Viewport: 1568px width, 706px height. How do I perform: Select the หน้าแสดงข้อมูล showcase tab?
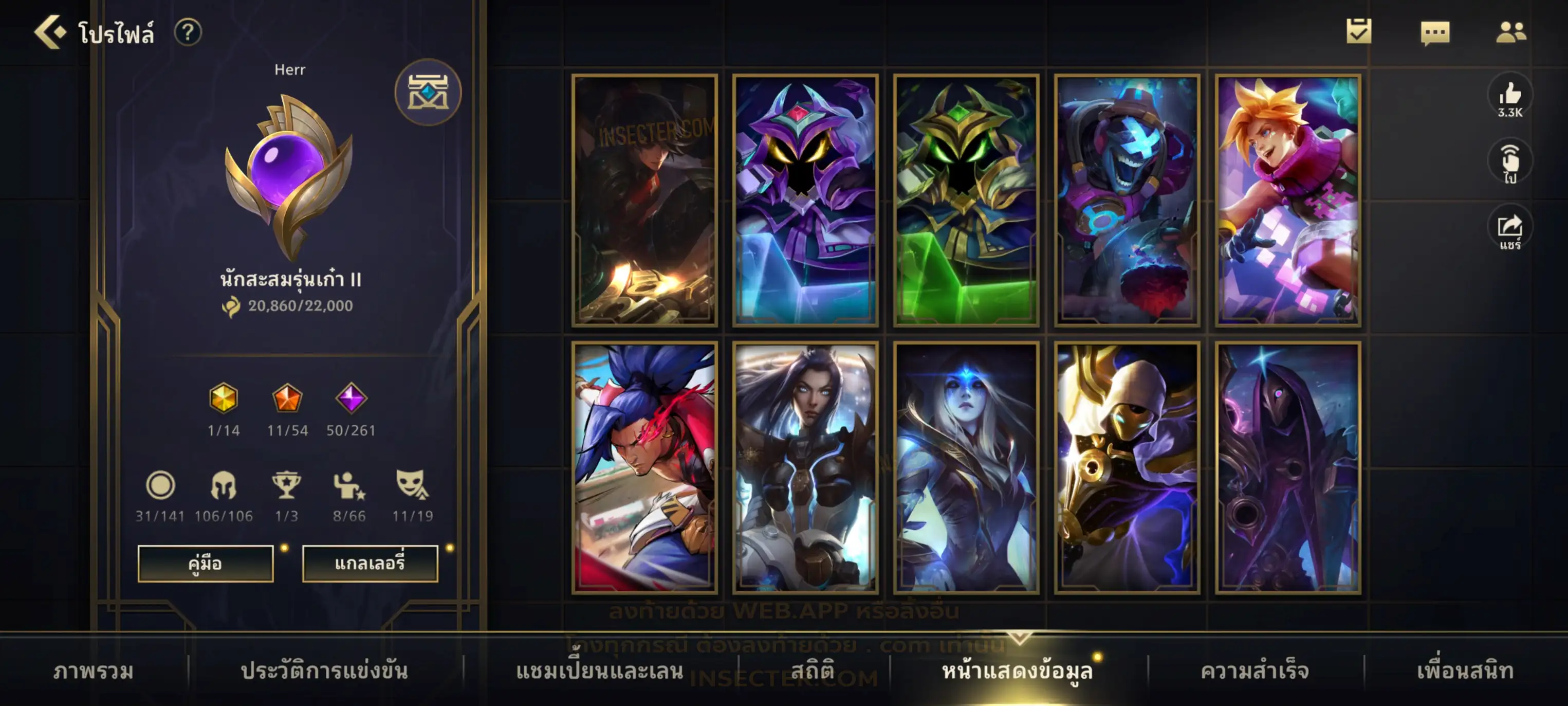pyautogui.click(x=1017, y=671)
